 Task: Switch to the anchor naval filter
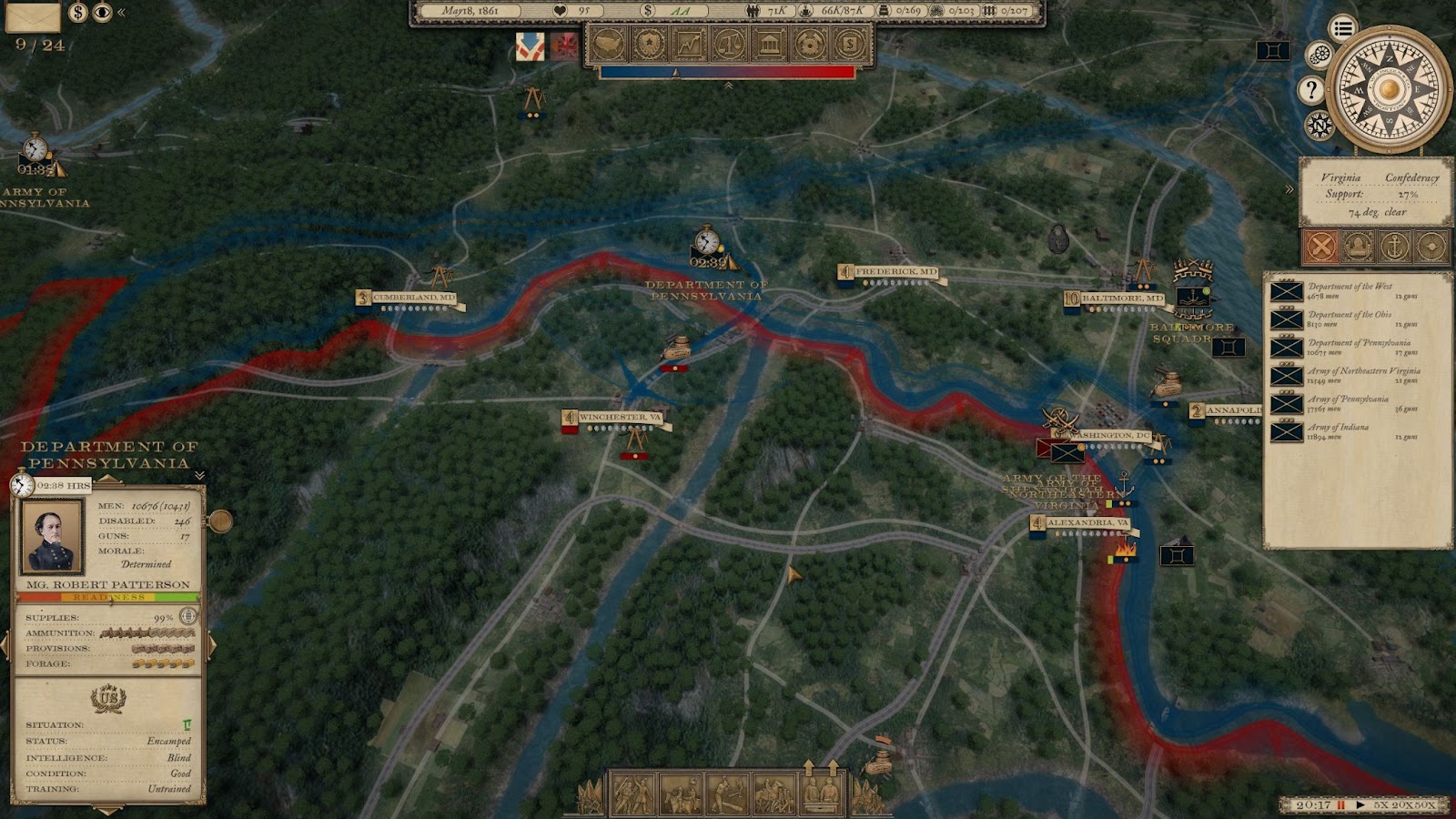1394,246
